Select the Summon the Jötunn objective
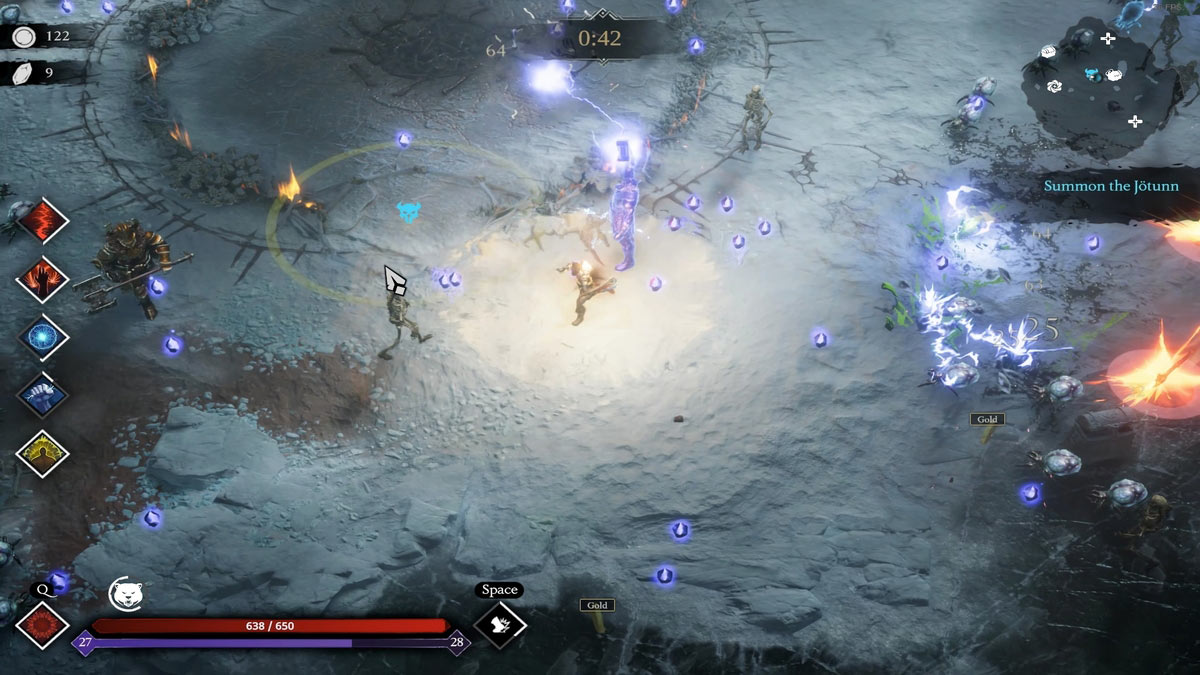Viewport: 1200px width, 675px height. 1111,186
